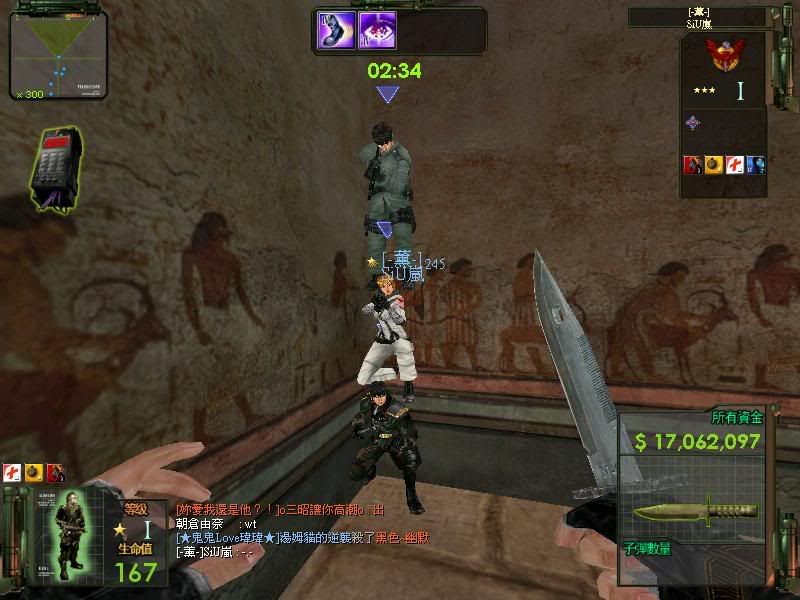Select the red cross medkit above portrait
The image size is (800, 600).
11,471
